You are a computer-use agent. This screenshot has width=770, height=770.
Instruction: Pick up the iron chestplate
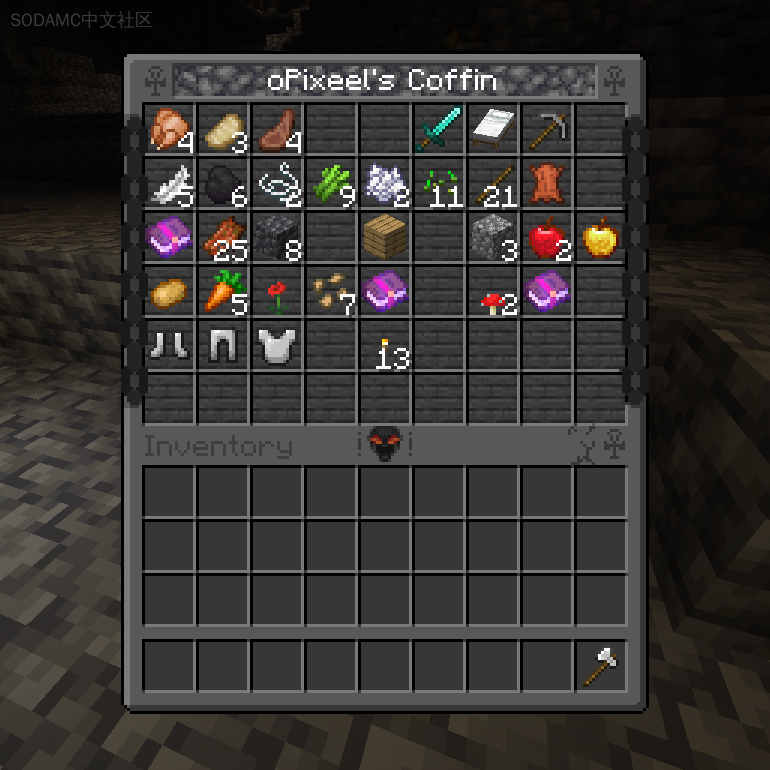[277, 345]
